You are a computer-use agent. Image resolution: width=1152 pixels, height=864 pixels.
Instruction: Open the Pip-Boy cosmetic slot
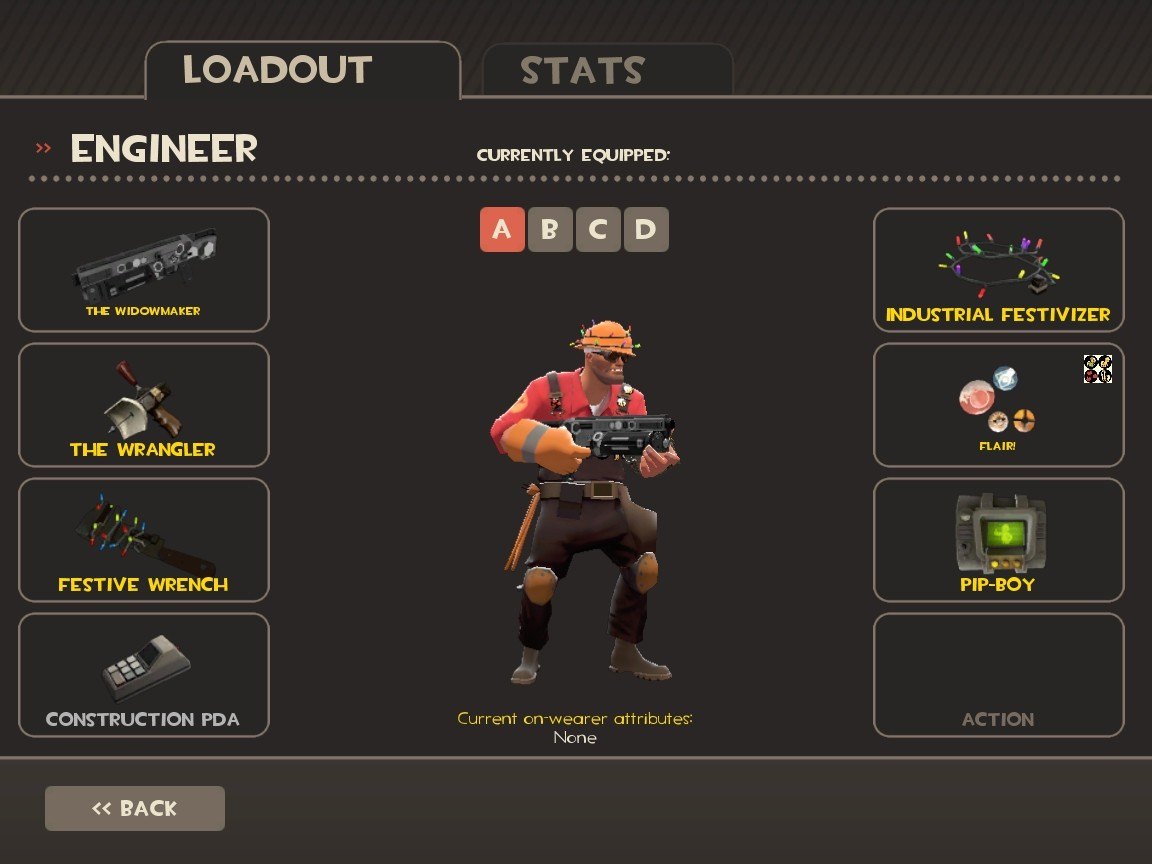(998, 539)
